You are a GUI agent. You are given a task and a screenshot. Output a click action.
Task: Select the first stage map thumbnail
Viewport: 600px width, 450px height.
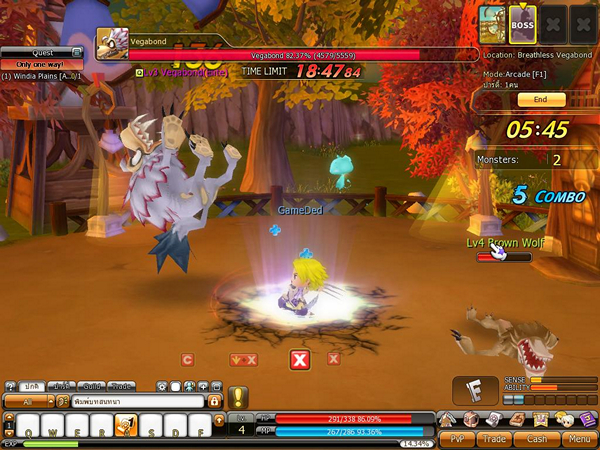[490, 21]
